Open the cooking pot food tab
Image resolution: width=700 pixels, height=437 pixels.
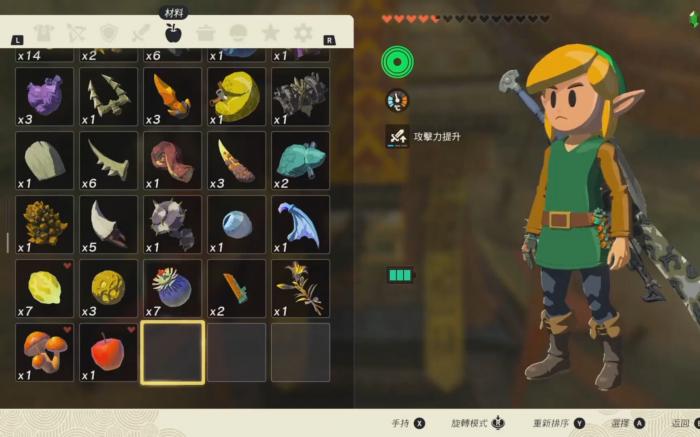[x=205, y=34]
